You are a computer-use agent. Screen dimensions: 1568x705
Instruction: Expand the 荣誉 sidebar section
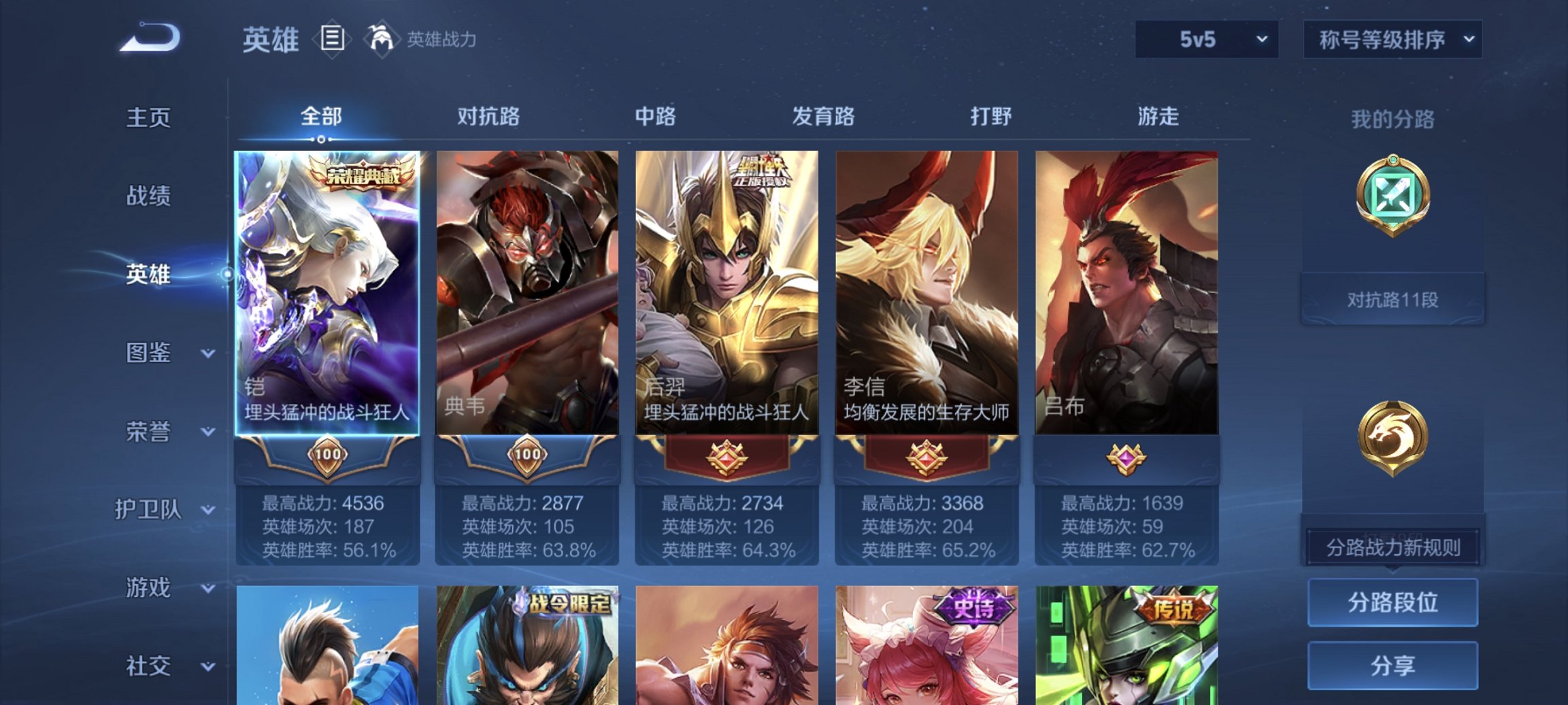(148, 431)
